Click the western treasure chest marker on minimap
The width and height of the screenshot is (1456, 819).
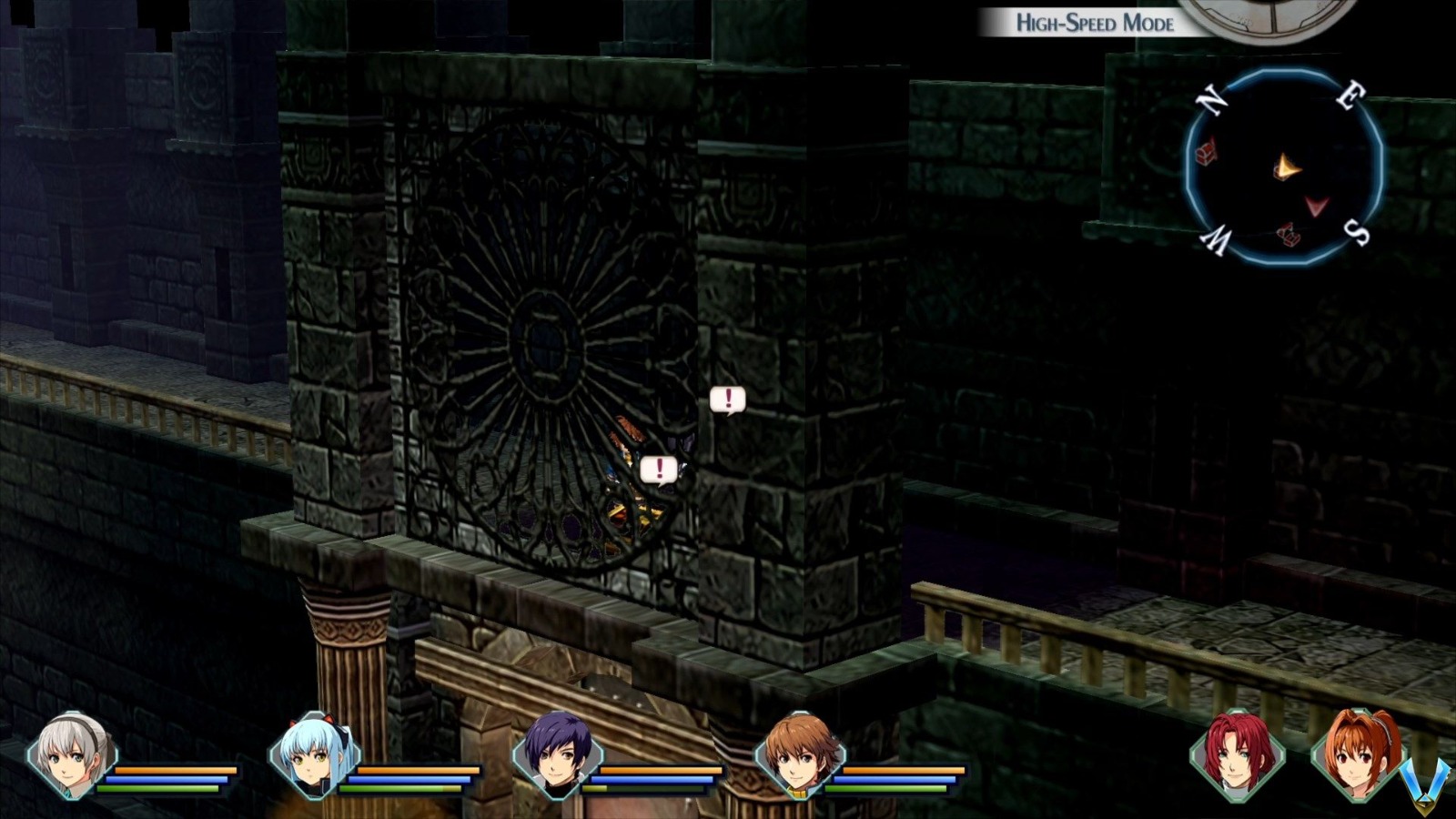click(x=1205, y=155)
